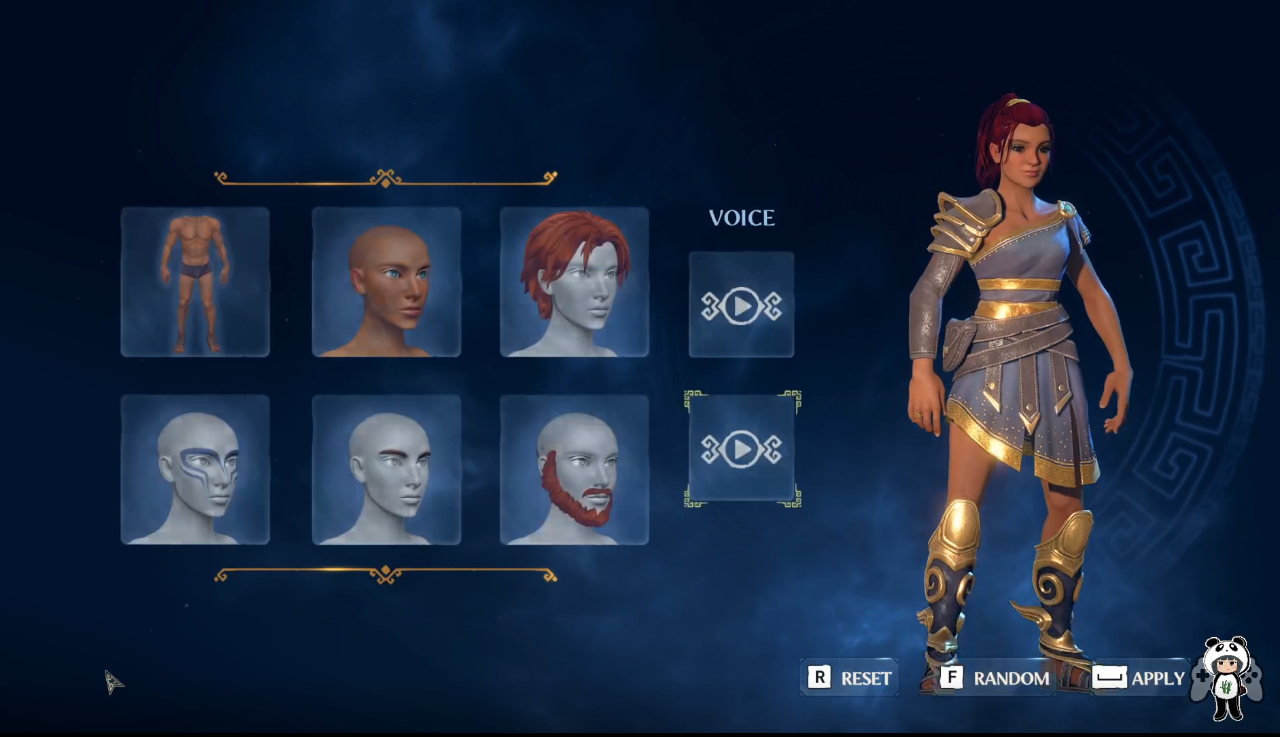
Task: Select the bald head face tile
Action: (x=386, y=282)
